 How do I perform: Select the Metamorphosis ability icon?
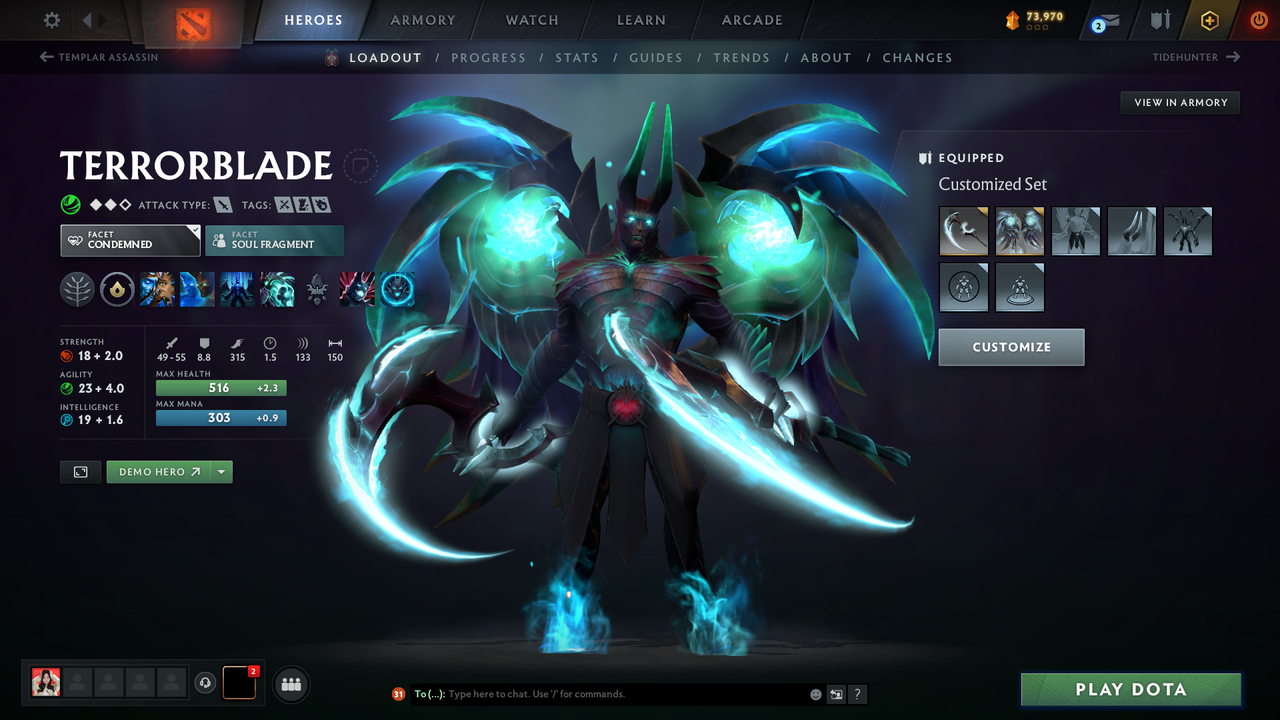click(x=236, y=289)
